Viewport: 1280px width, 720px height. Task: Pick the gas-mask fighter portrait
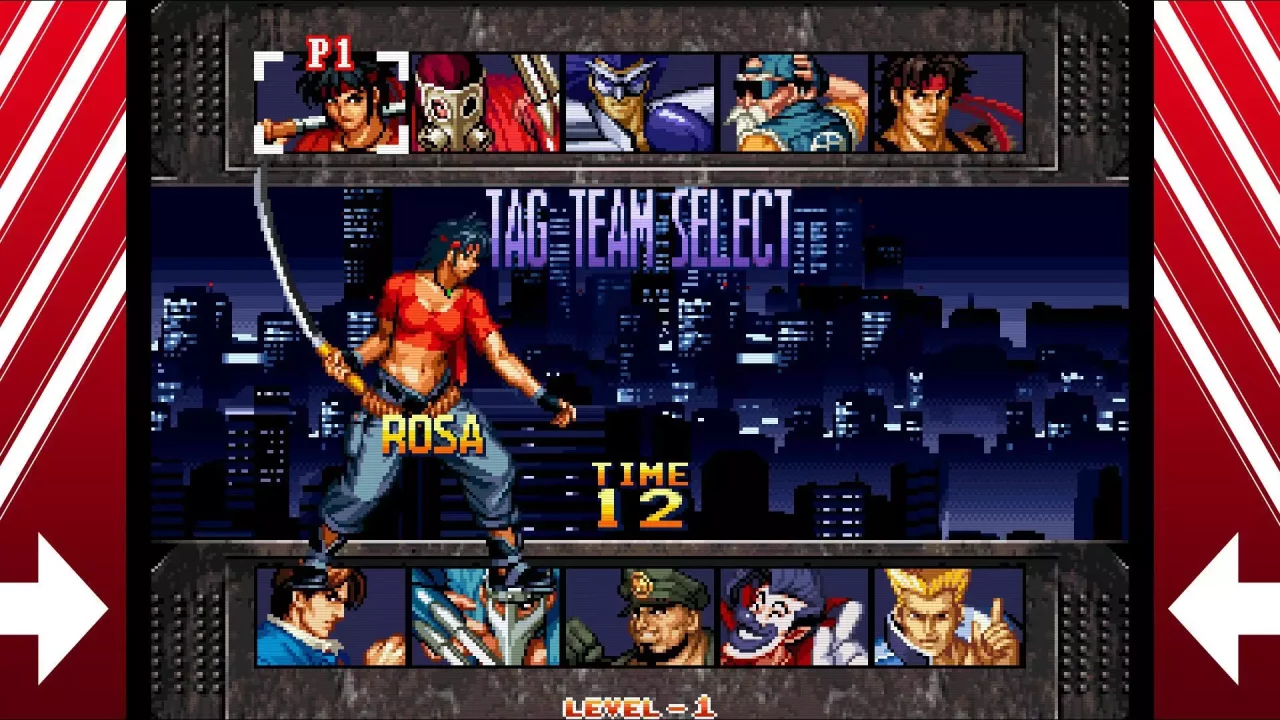tap(484, 105)
